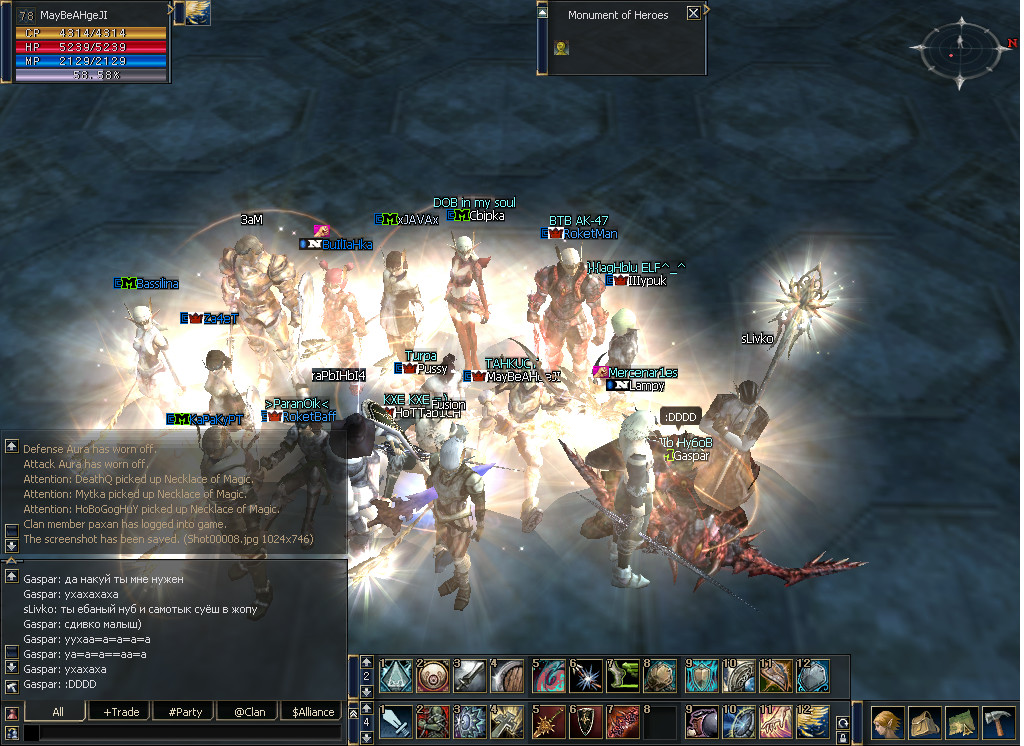Select the armored knight icon in lower bar

(433, 722)
